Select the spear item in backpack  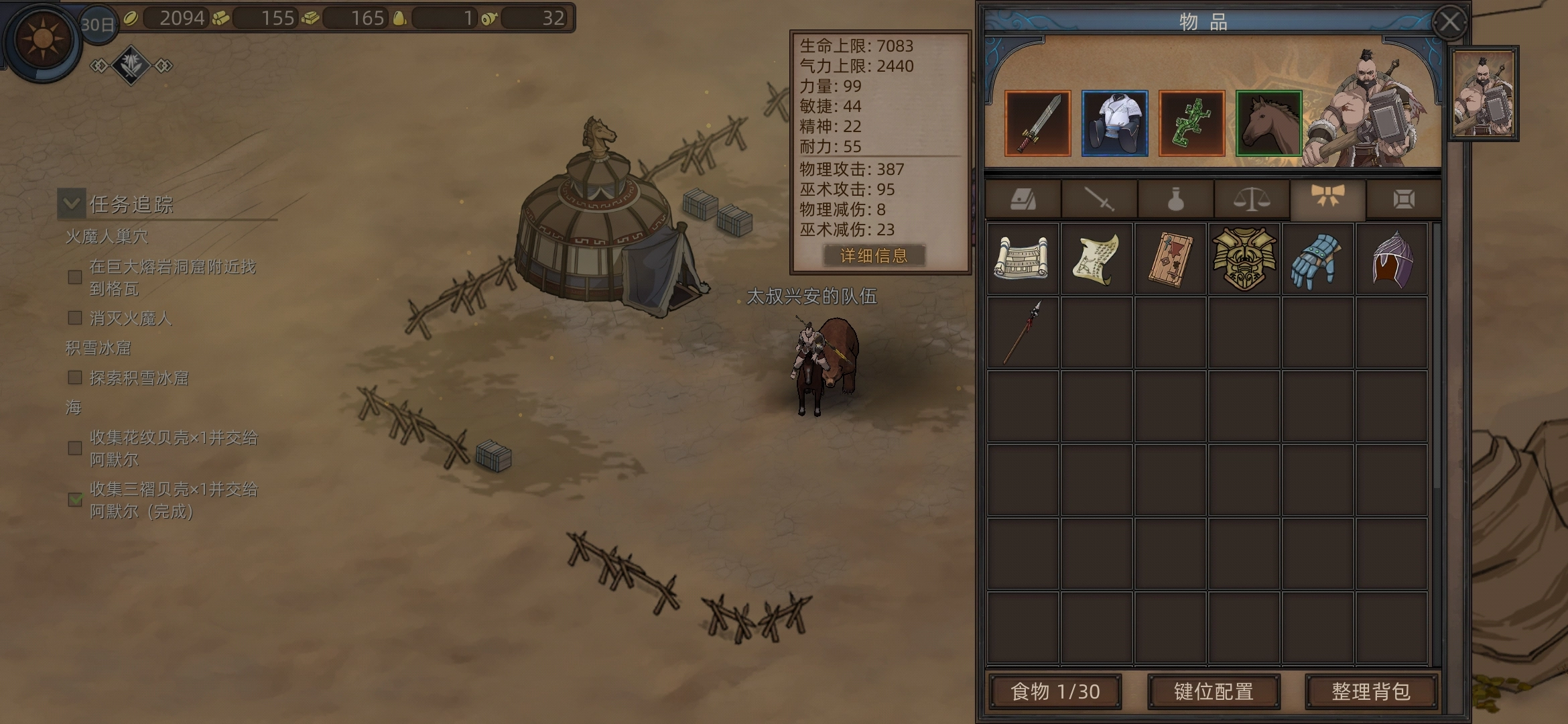click(1023, 333)
